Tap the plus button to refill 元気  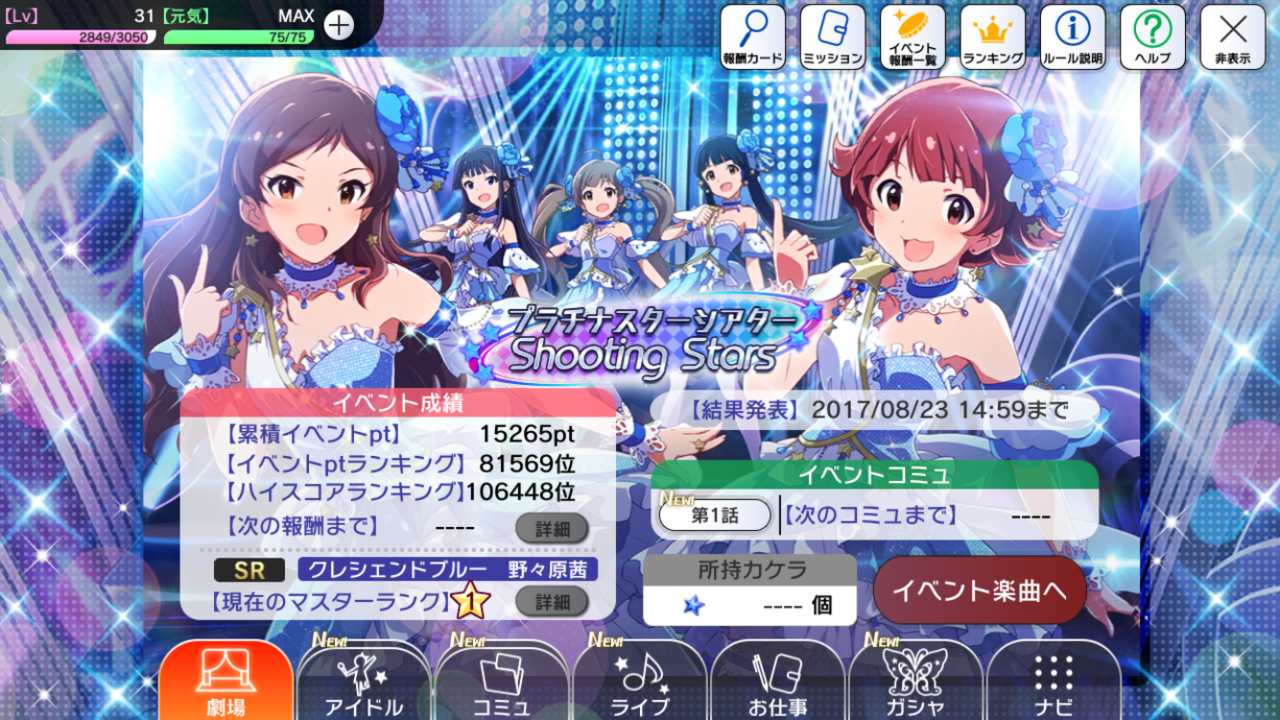click(339, 25)
